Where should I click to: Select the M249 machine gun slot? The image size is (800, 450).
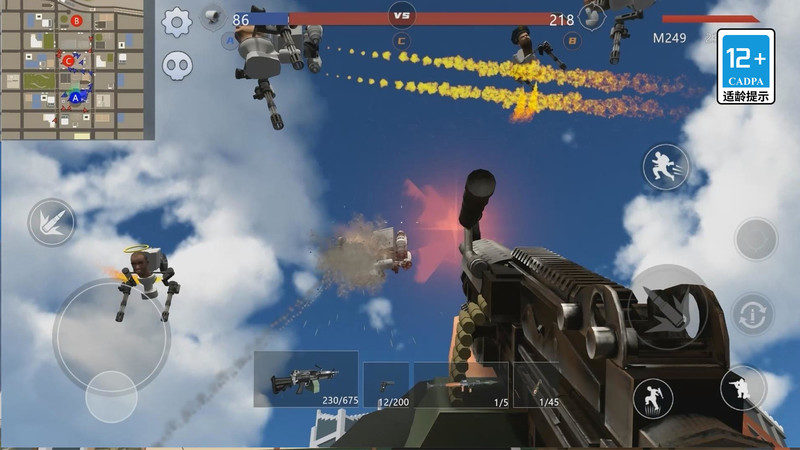(x=306, y=379)
